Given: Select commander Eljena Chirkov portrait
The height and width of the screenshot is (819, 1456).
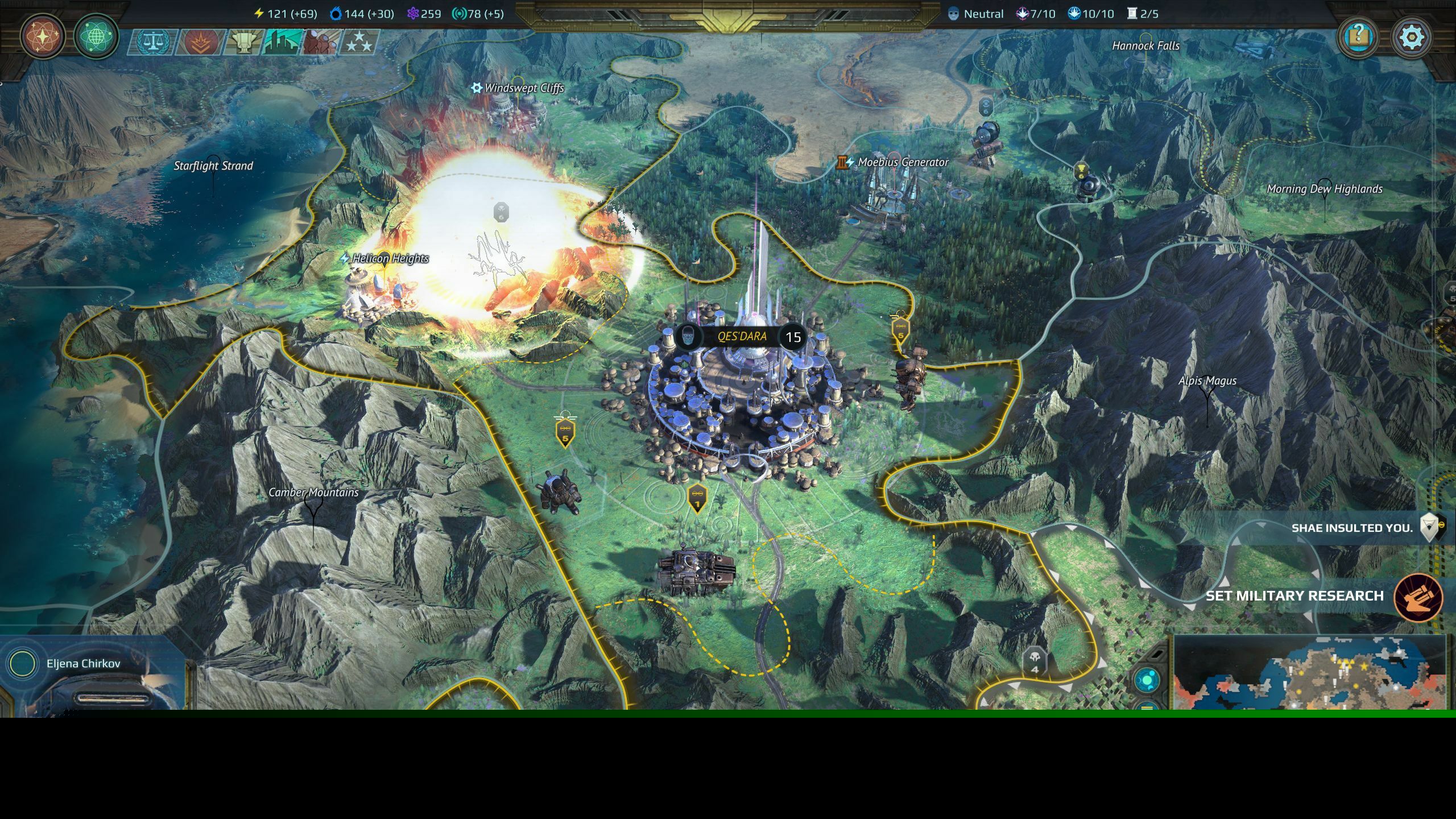Looking at the screenshot, I should click(23, 663).
